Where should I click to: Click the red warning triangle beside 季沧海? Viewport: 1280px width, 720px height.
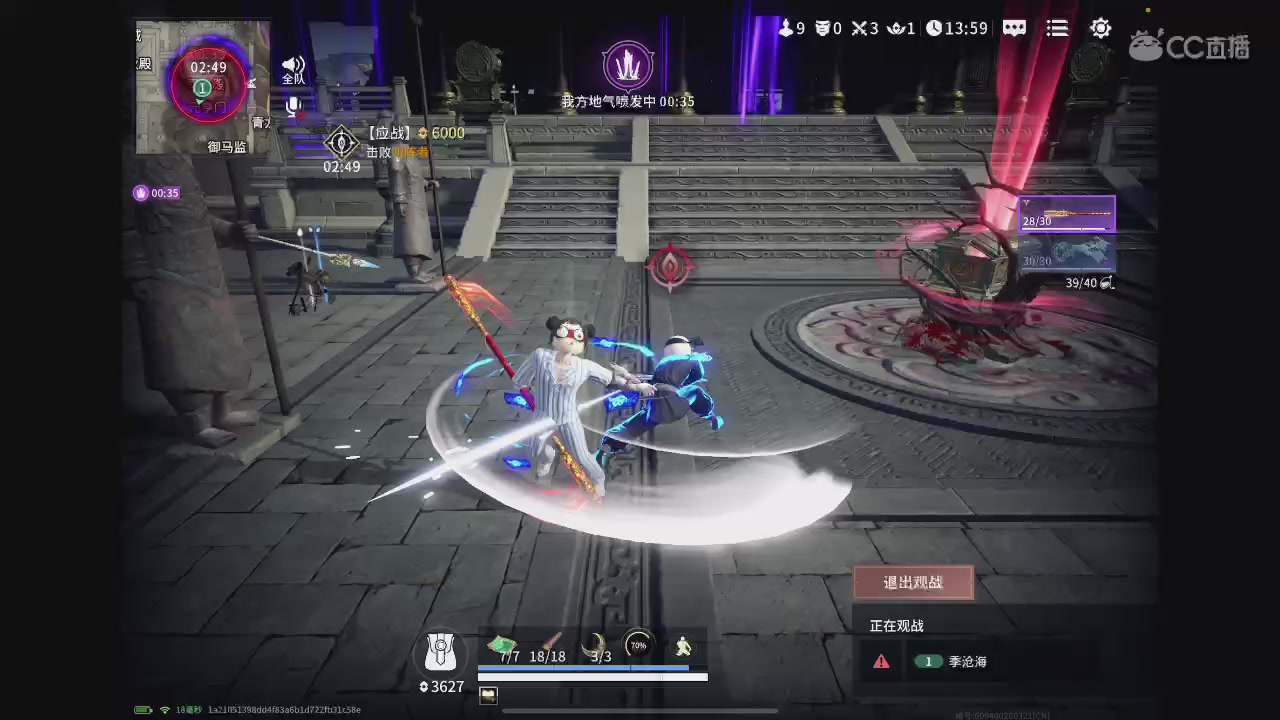point(881,661)
